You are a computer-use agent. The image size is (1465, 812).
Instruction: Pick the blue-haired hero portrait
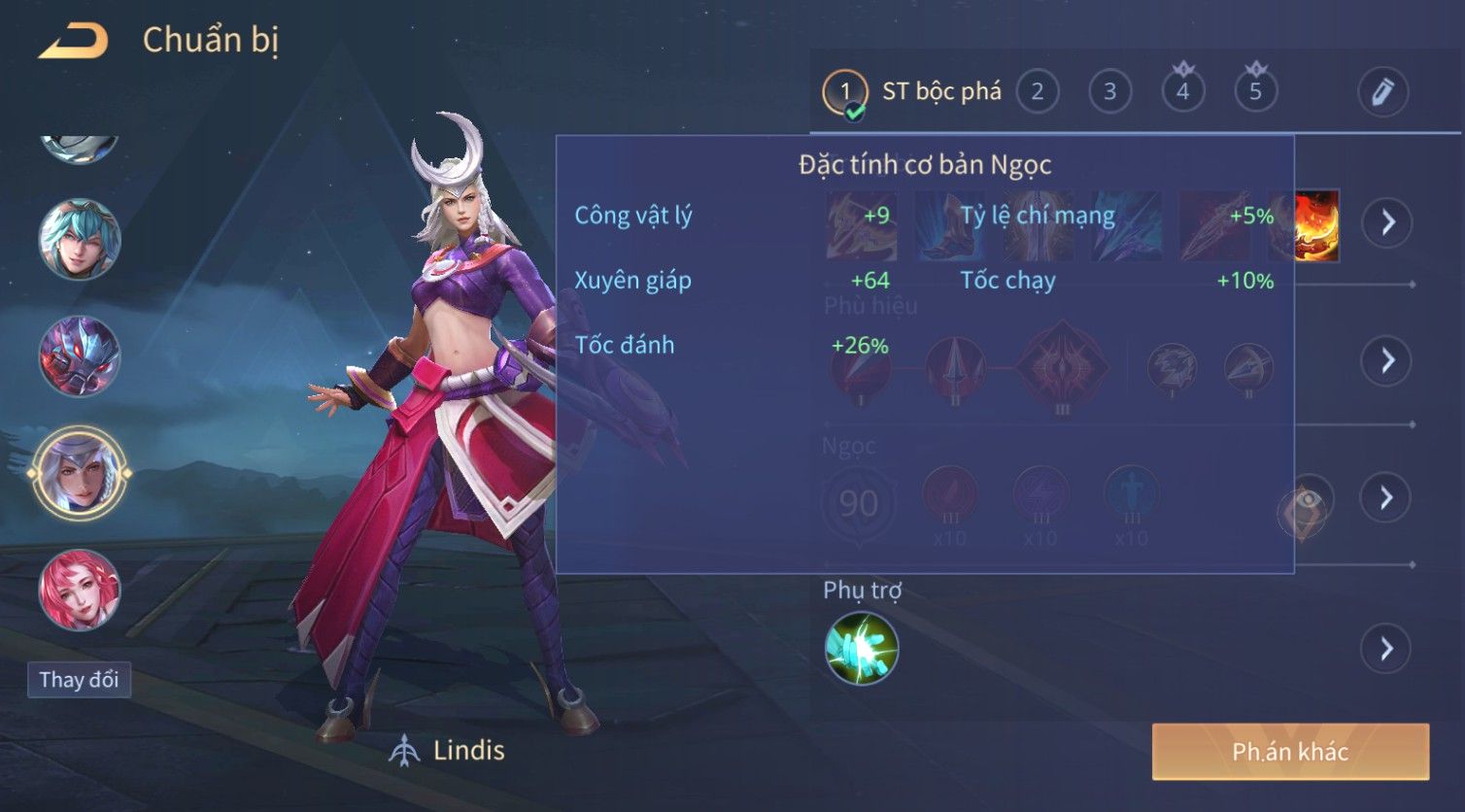(80, 239)
